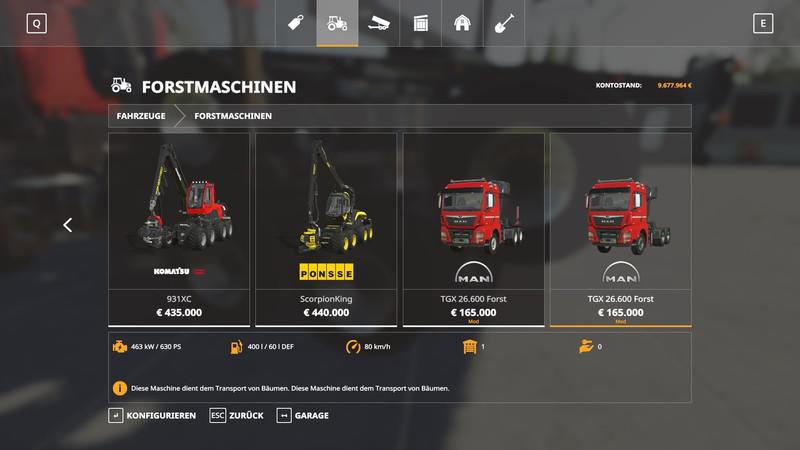Choose the Ponsse ScorpionKing card
This screenshot has width=800, height=450.
(x=326, y=229)
